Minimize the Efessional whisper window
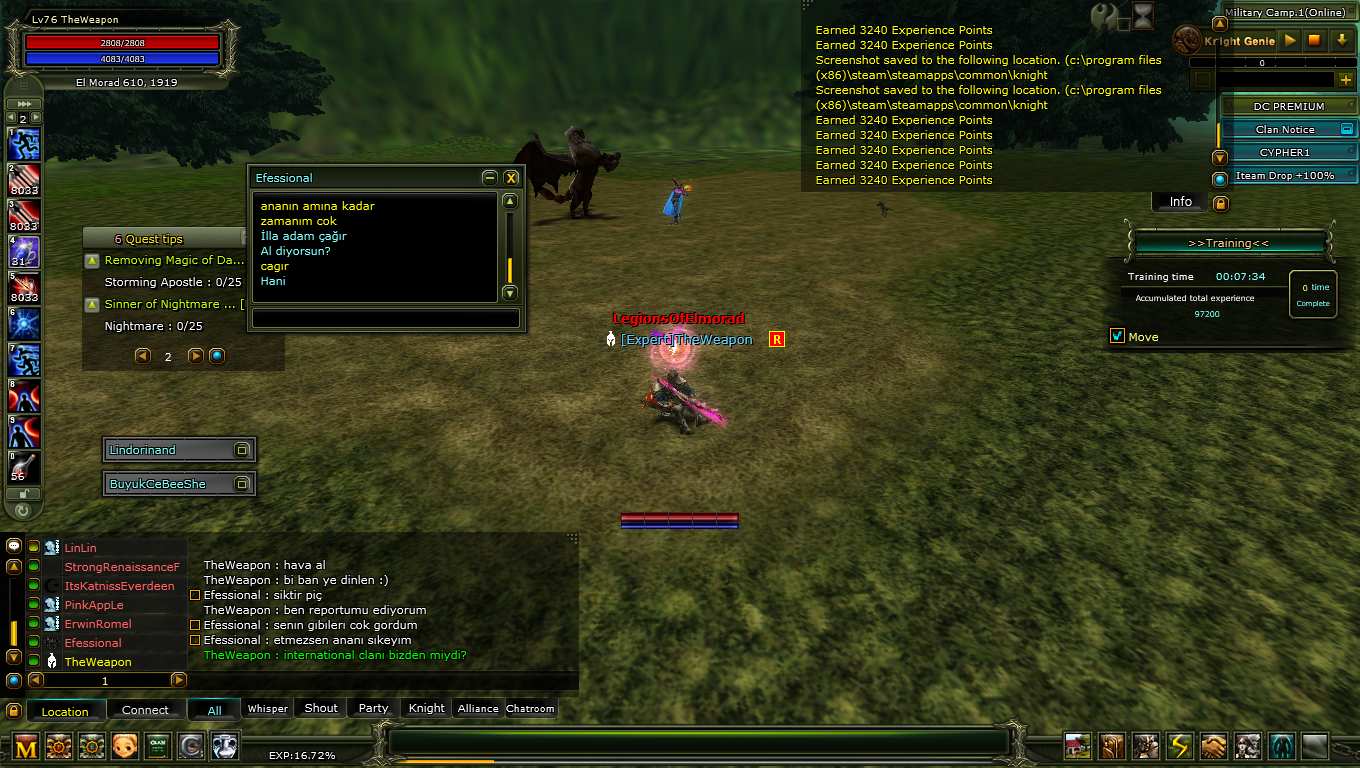Image resolution: width=1360 pixels, height=768 pixels. pos(489,178)
